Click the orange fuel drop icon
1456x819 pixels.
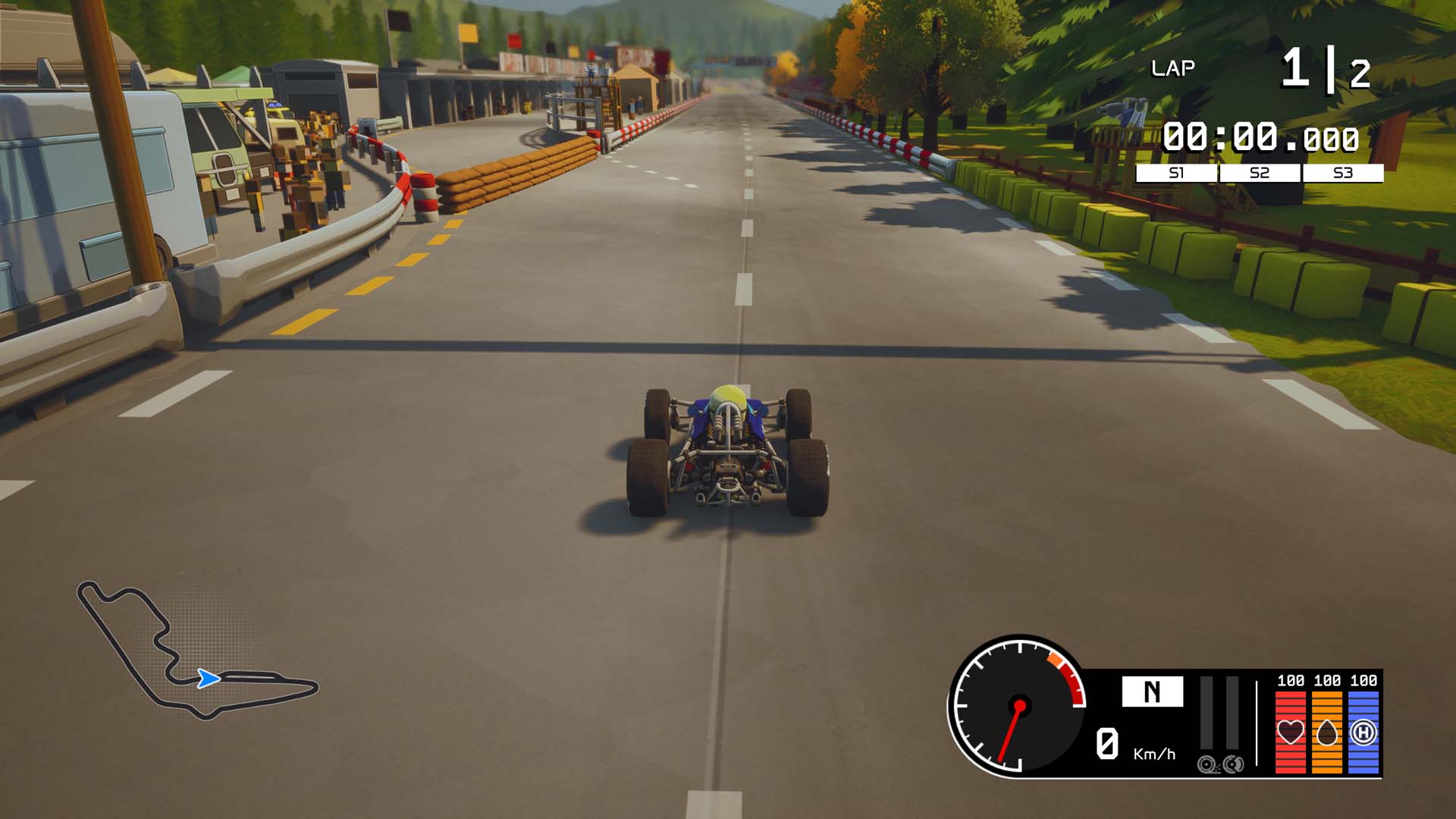1327,732
